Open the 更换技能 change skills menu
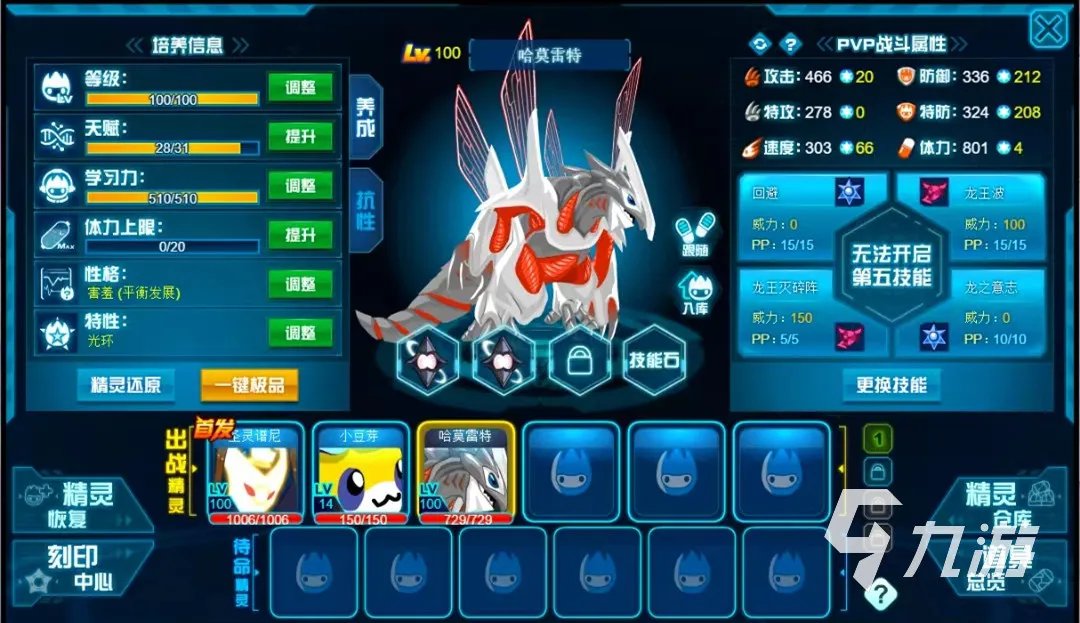This screenshot has width=1080, height=623. (891, 385)
